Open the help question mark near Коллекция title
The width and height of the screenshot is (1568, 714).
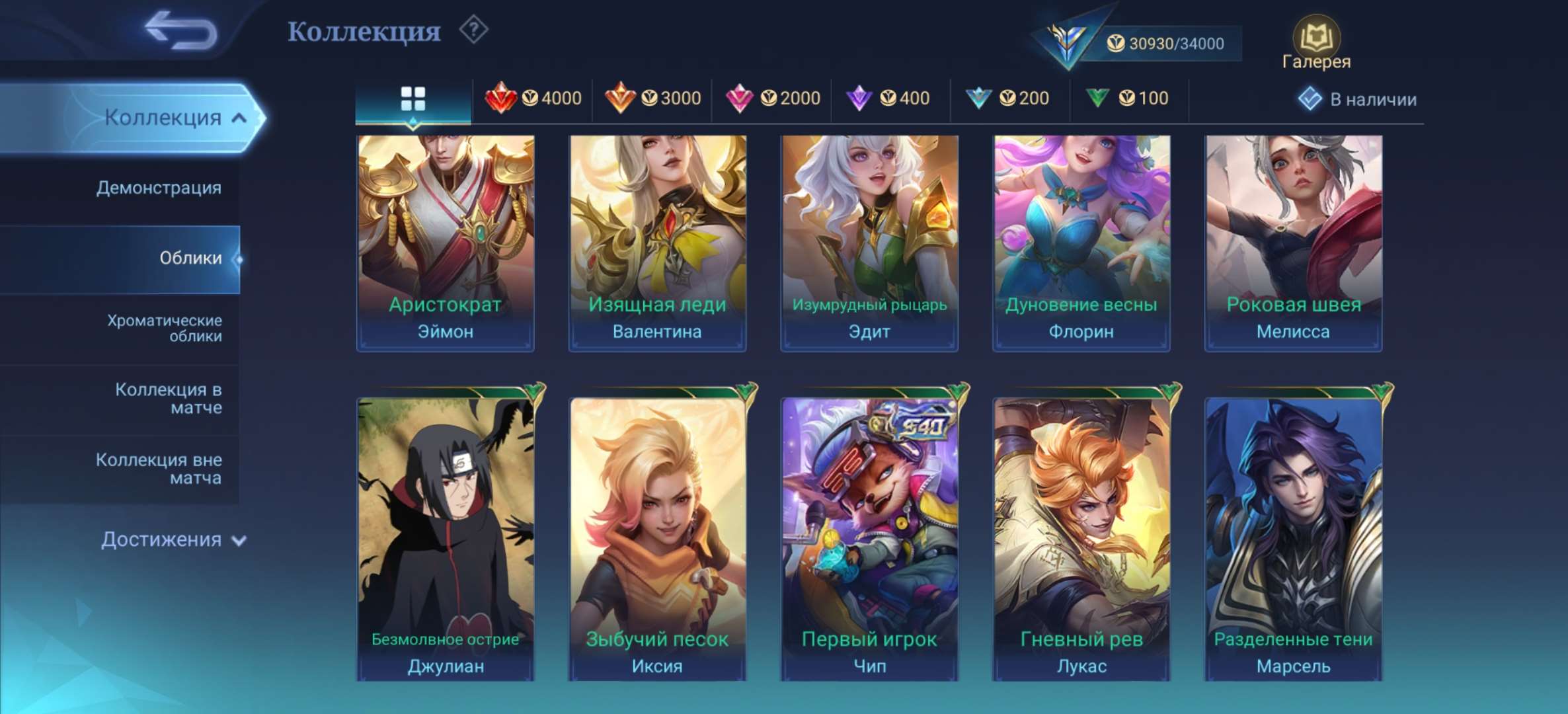[x=475, y=29]
